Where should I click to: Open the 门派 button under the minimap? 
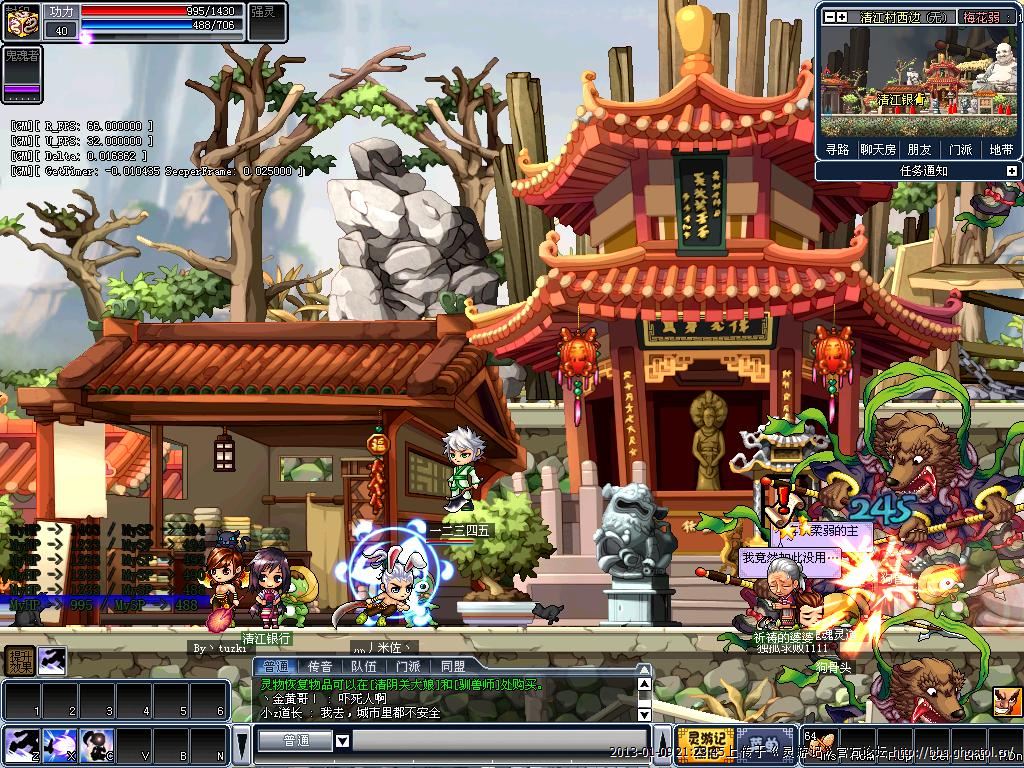pyautogui.click(x=960, y=150)
